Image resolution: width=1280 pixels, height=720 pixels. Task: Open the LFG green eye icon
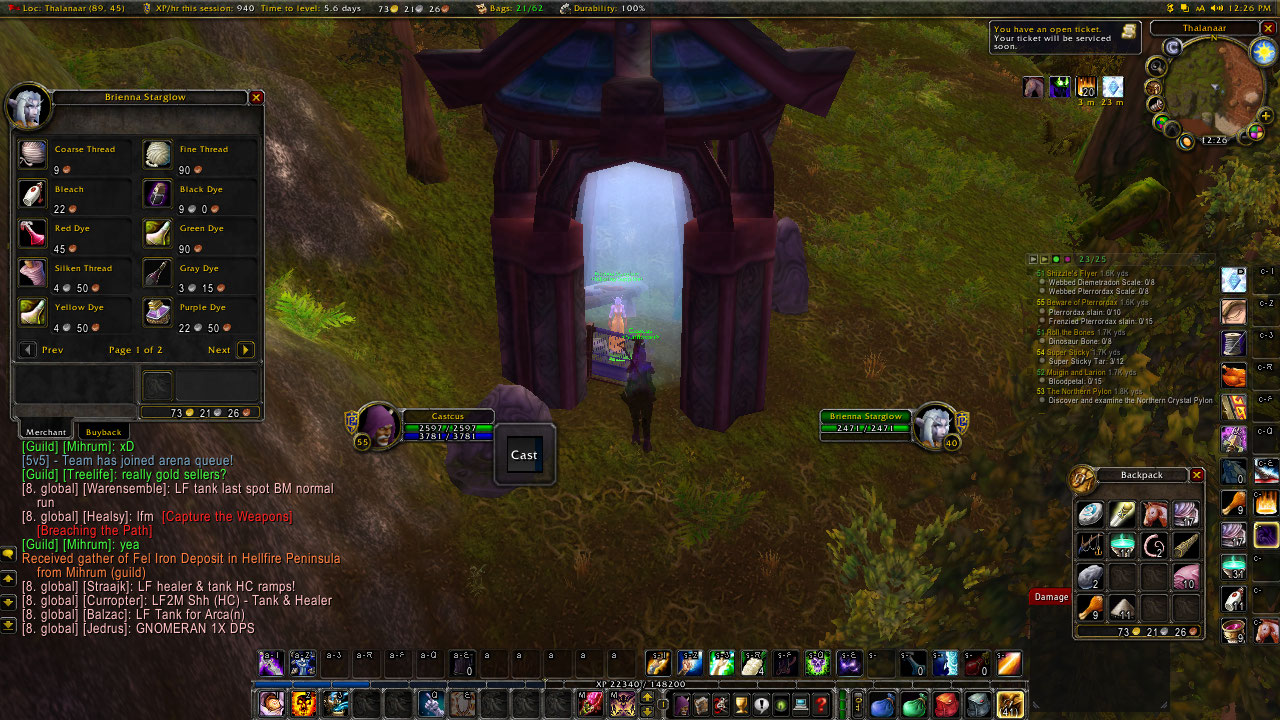click(x=781, y=704)
